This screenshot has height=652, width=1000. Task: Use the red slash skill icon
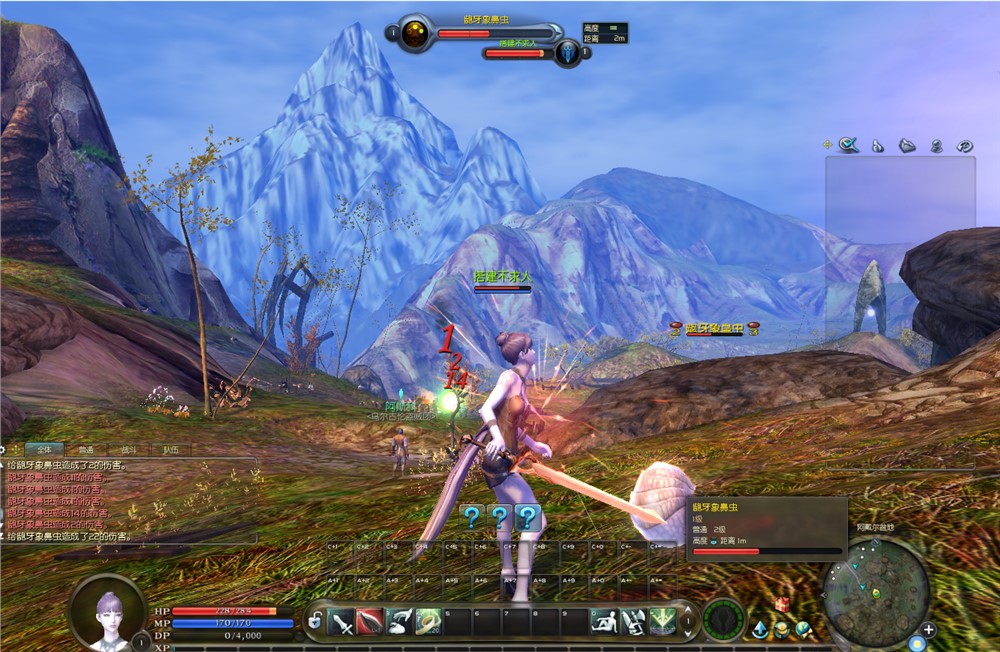tap(371, 621)
